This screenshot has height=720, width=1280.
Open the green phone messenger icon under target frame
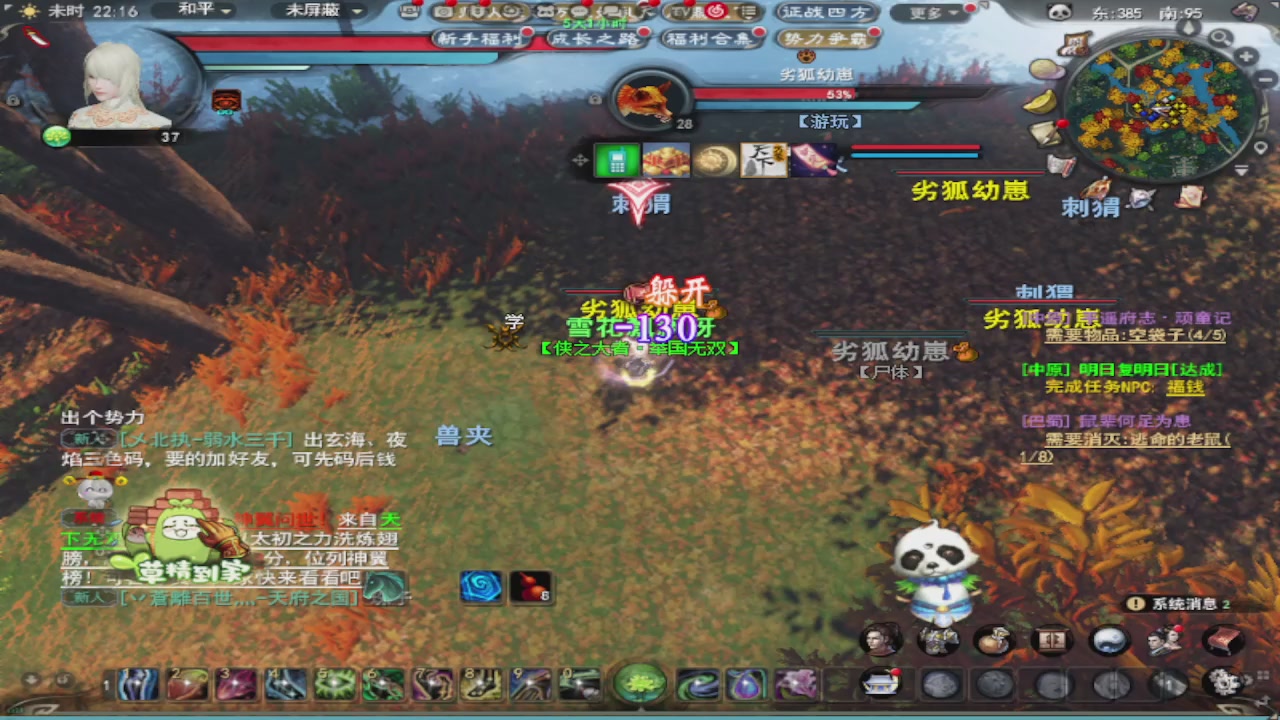pos(615,160)
